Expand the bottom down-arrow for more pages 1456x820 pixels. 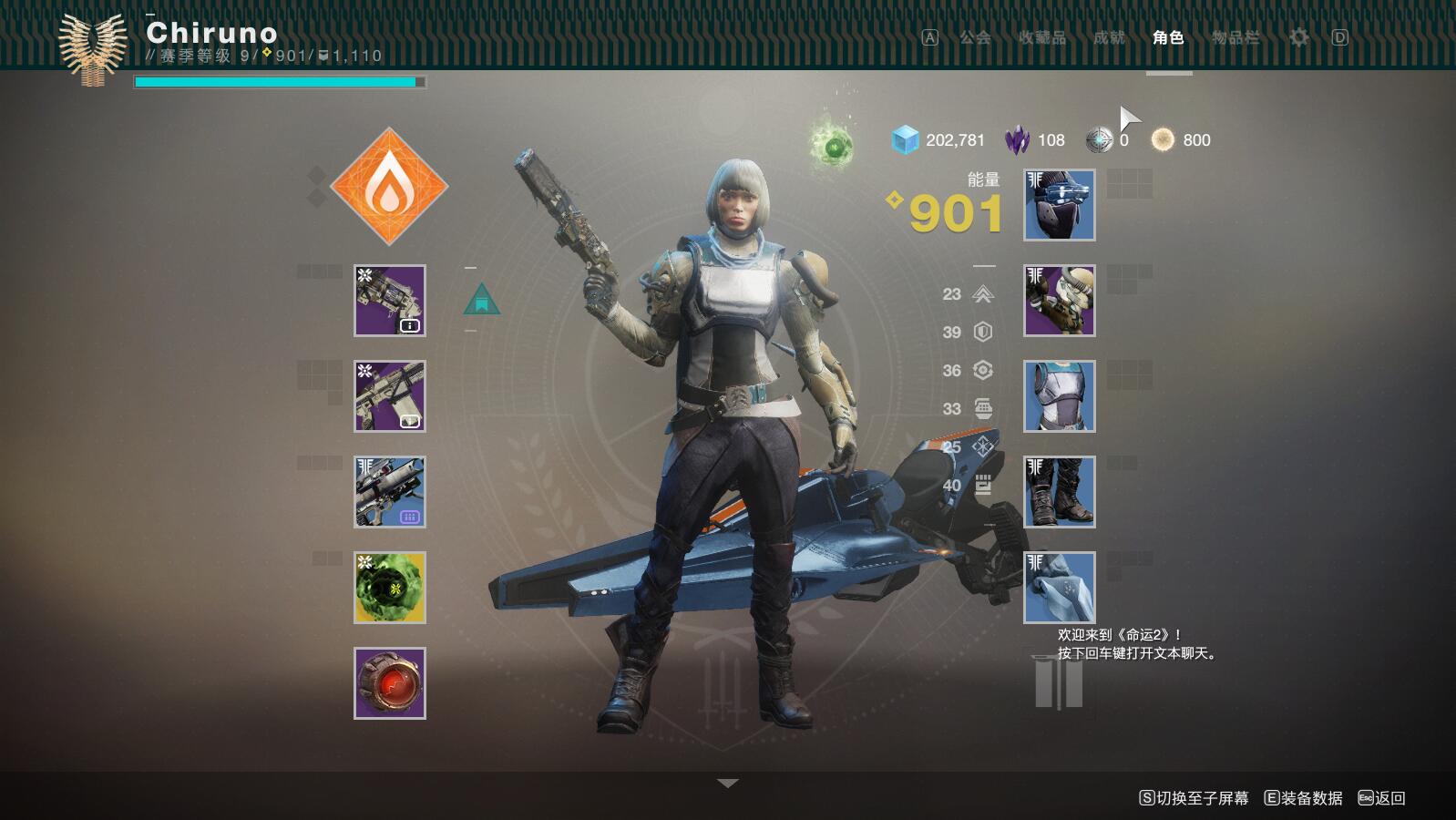727,784
